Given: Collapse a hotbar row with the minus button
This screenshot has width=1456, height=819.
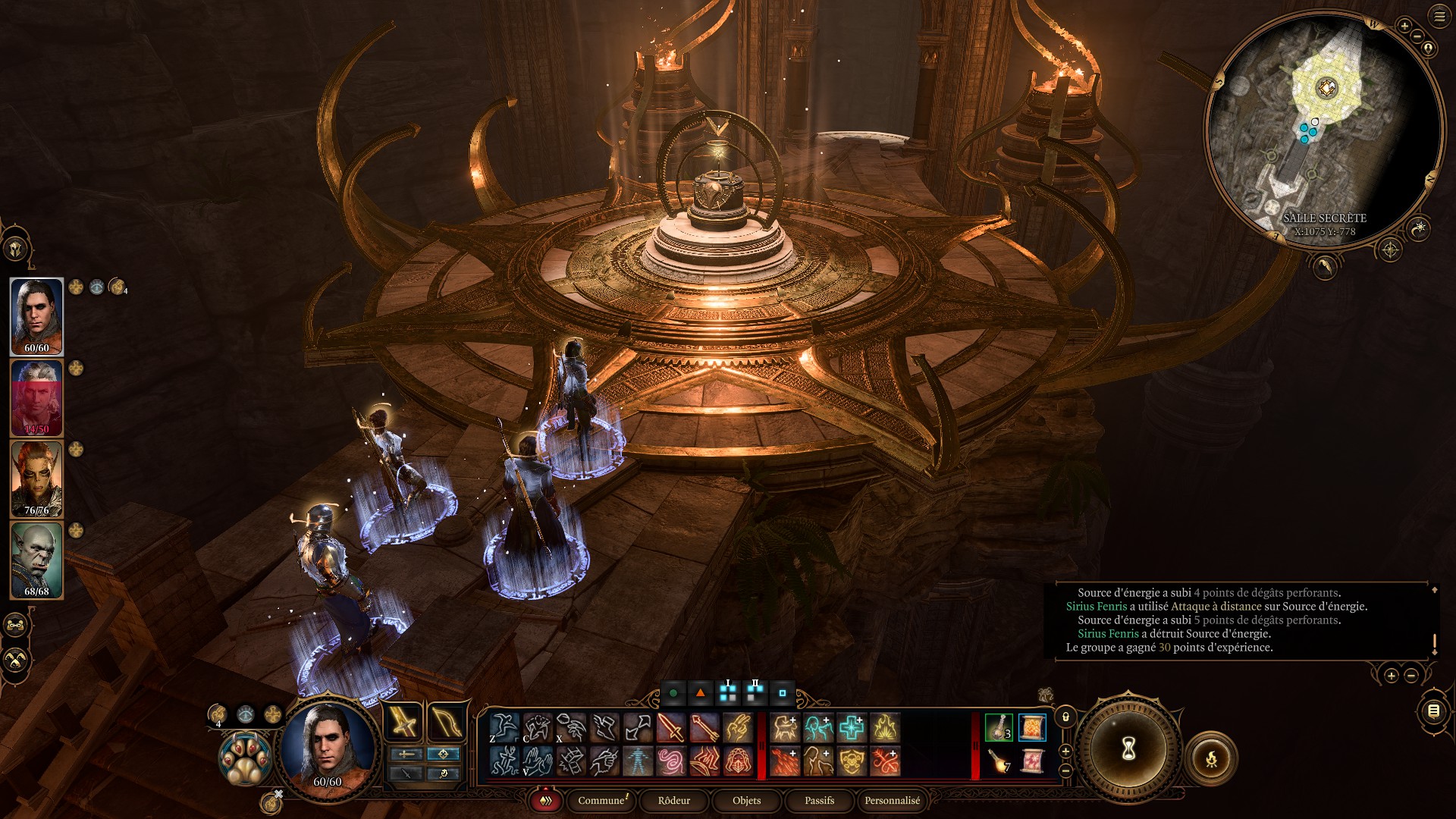Looking at the screenshot, I should coord(1065,770).
